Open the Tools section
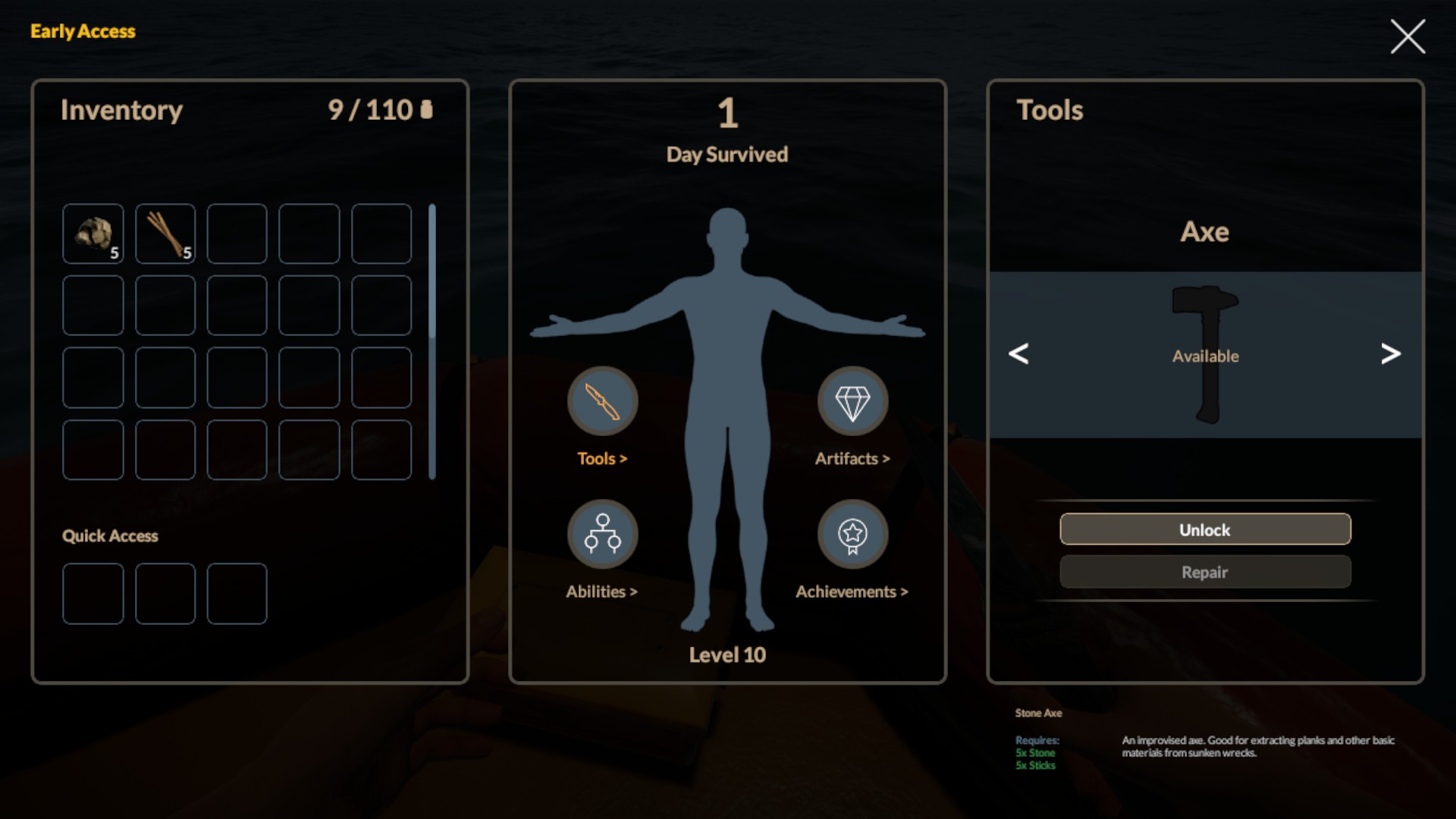 602,402
